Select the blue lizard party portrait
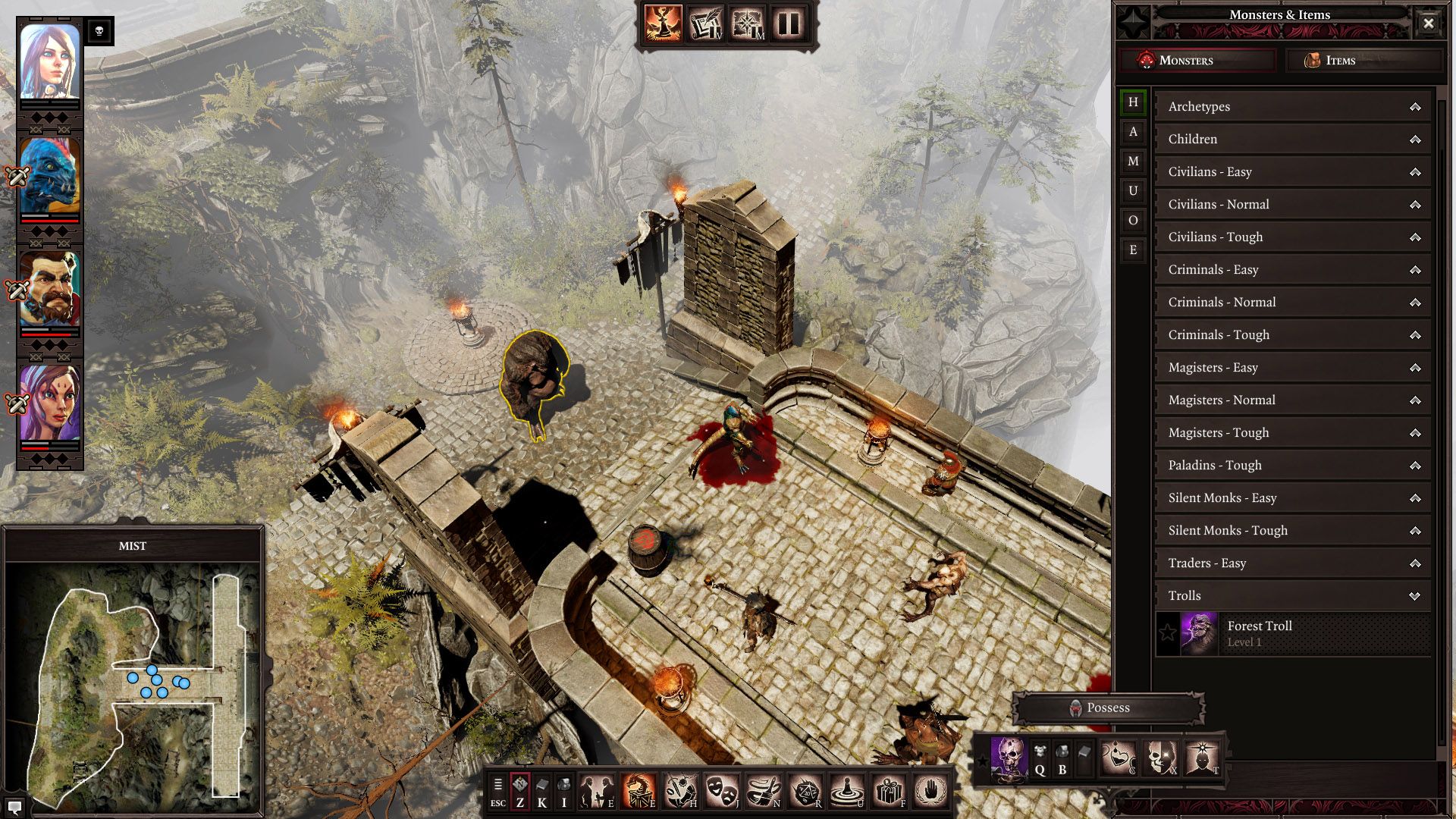The image size is (1456, 819). click(49, 176)
